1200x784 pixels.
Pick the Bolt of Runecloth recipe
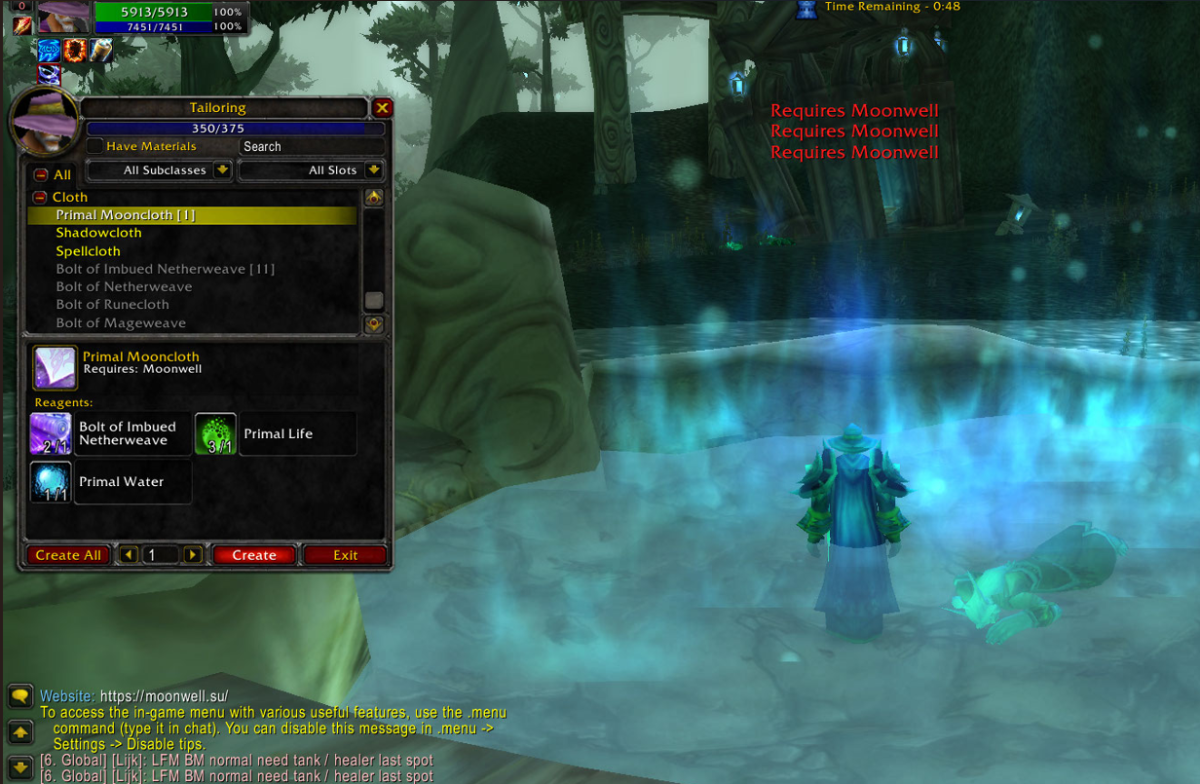tap(112, 305)
